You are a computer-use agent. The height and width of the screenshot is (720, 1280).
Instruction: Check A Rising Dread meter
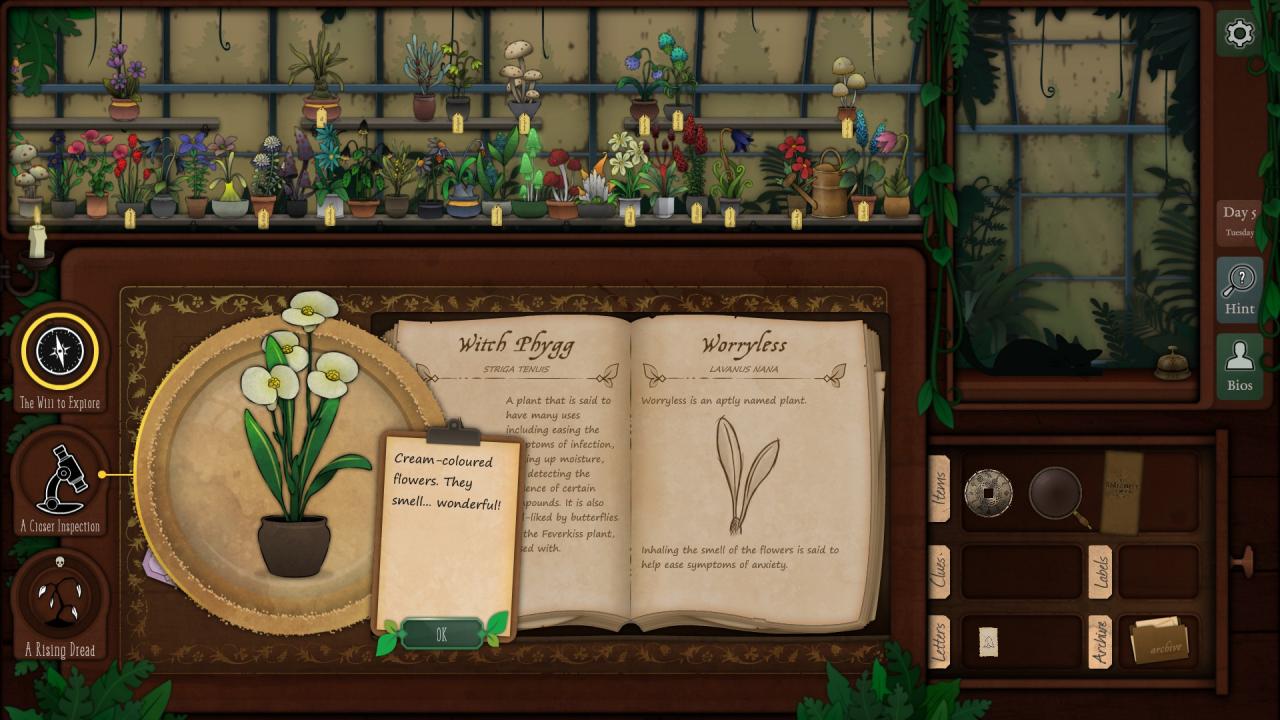60,600
